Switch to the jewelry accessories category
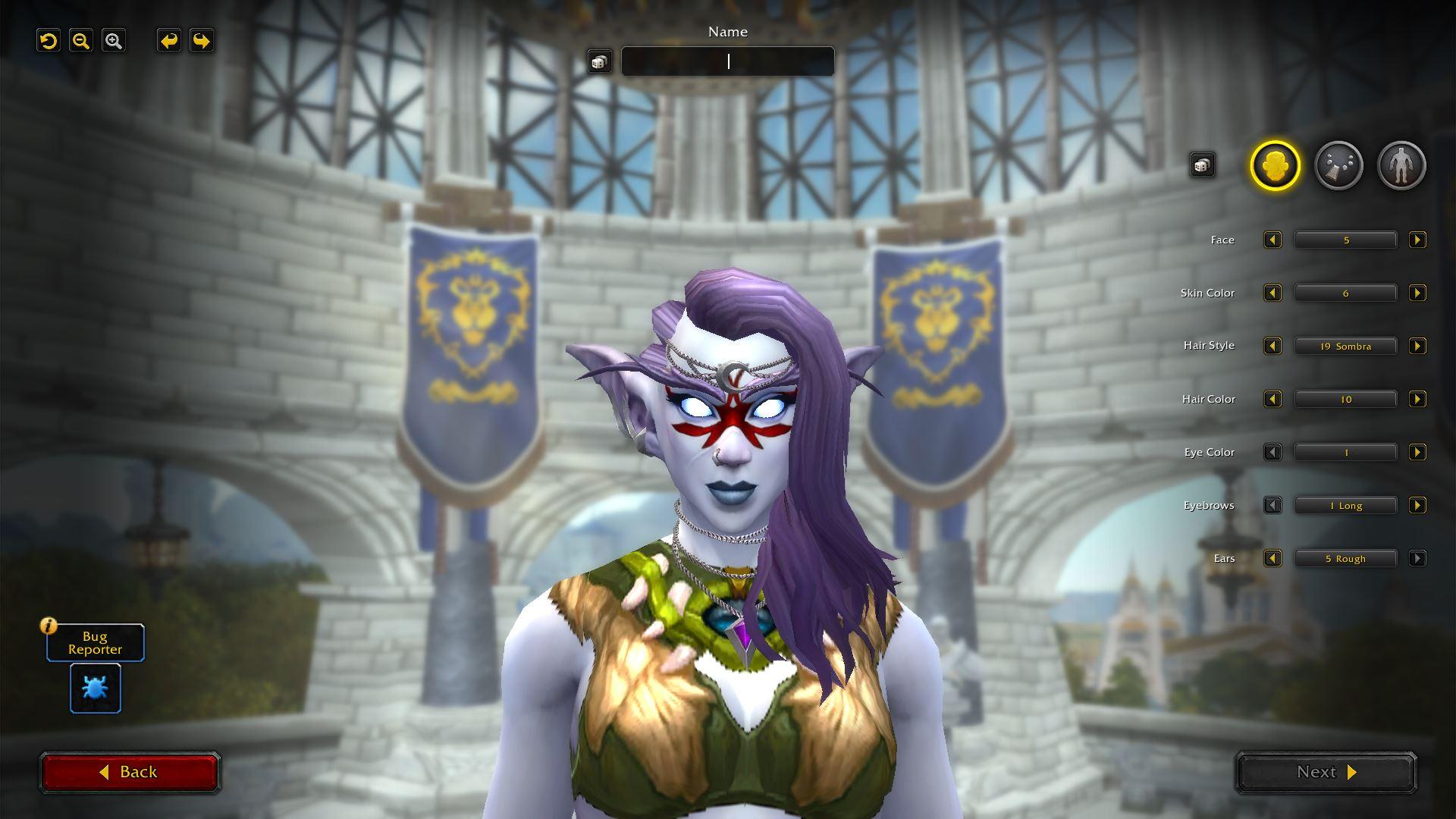 pyautogui.click(x=1338, y=165)
